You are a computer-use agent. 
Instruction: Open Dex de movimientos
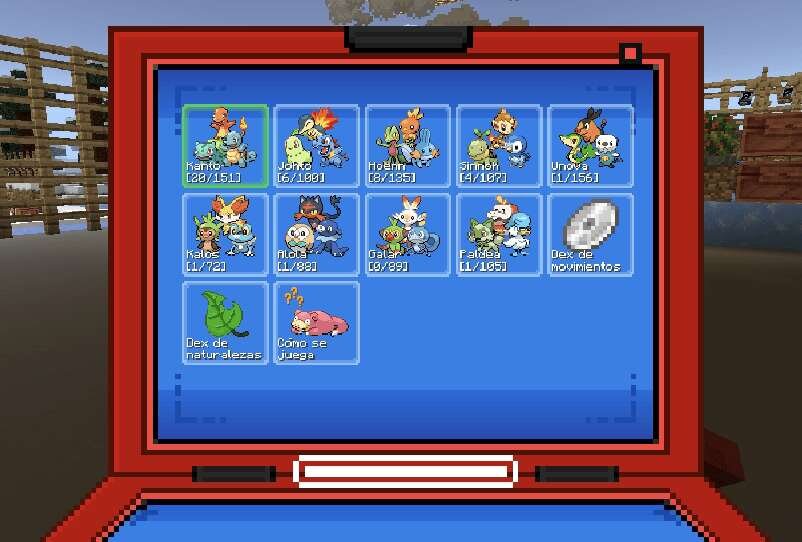(x=589, y=234)
